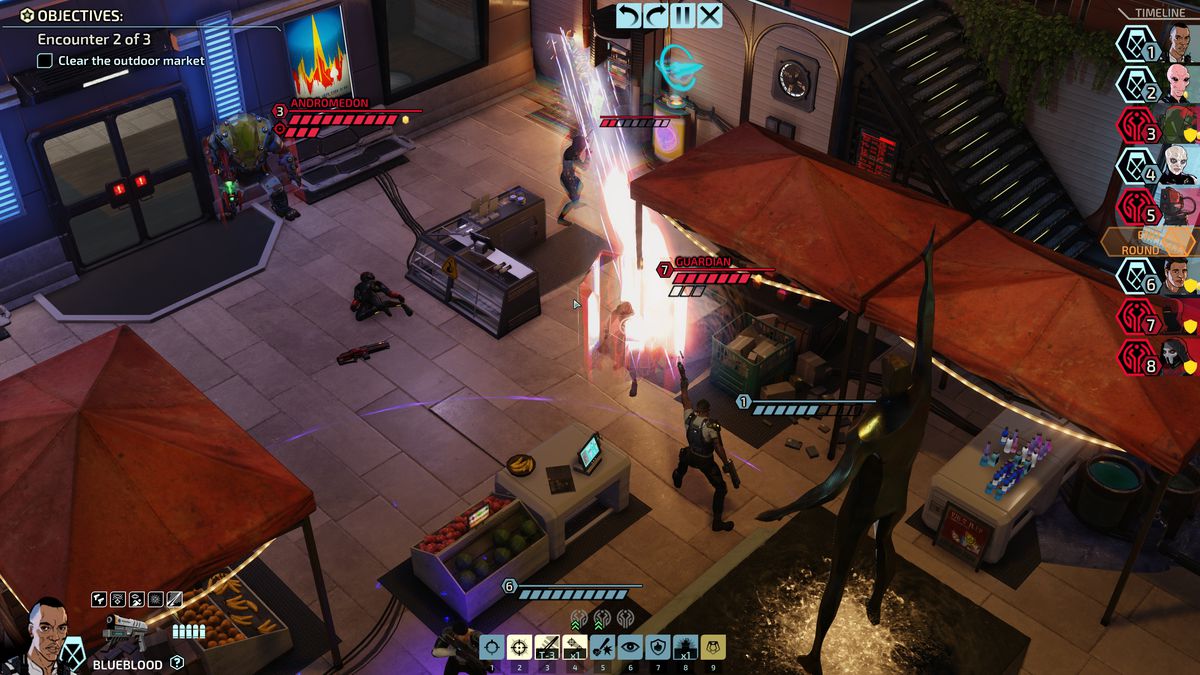1200x675 pixels.
Task: Open the help icon next to Blueblood
Action: pyautogui.click(x=177, y=662)
